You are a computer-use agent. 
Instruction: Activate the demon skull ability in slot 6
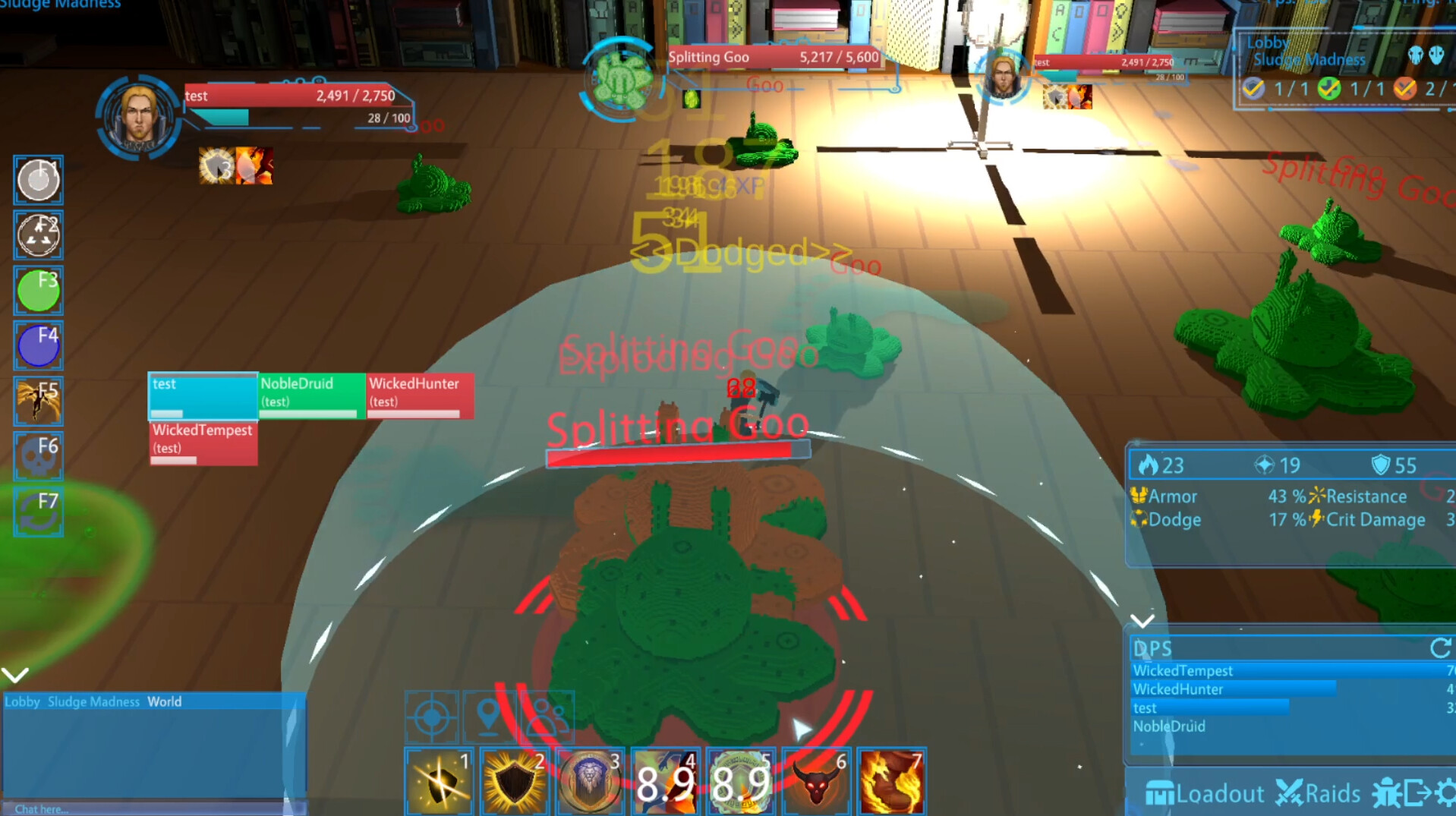coord(815,780)
